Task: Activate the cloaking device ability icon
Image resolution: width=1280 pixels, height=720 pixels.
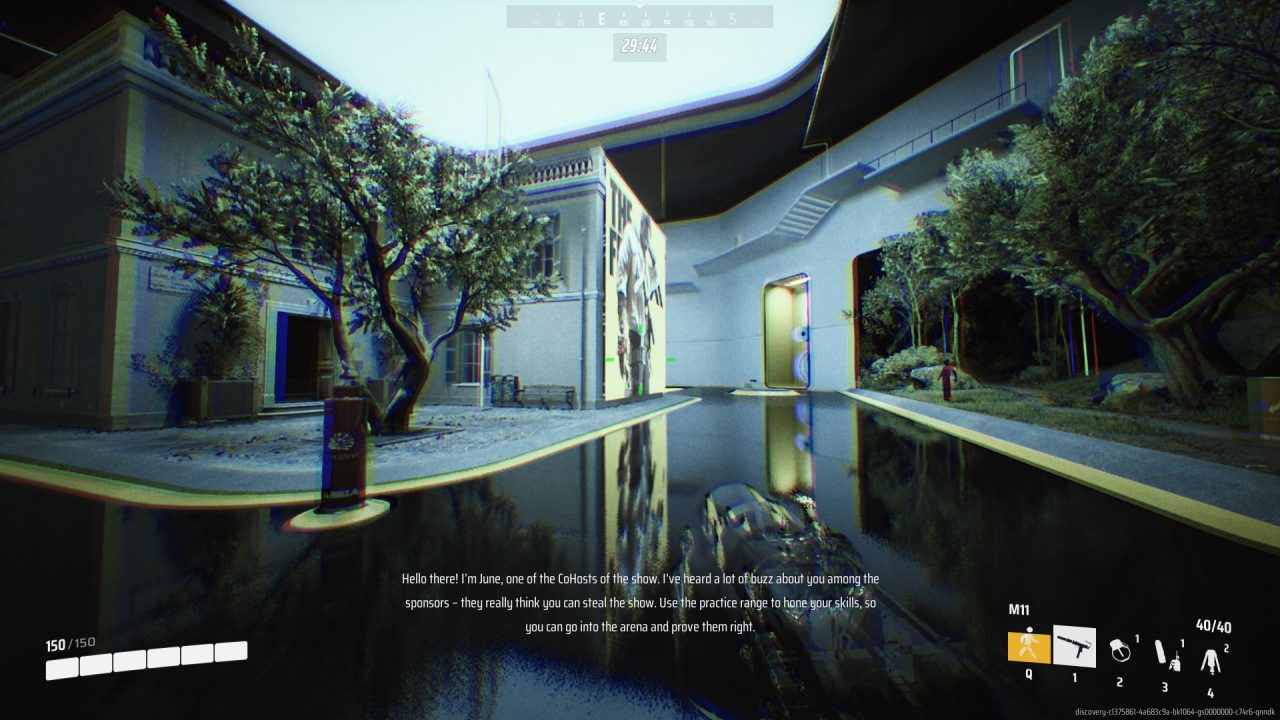Action: tap(1028, 646)
